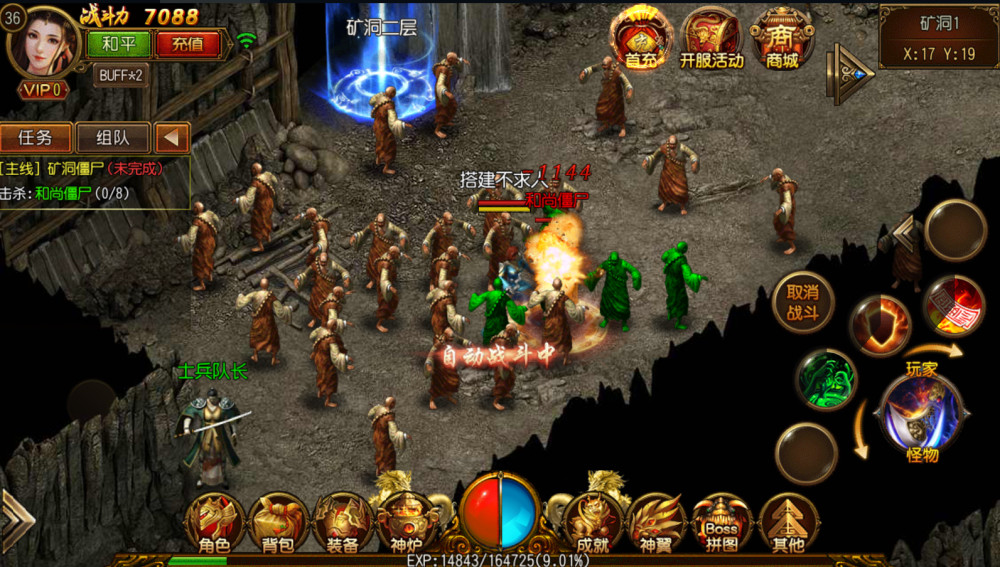Open the BUFF*2 status display

click(119, 75)
